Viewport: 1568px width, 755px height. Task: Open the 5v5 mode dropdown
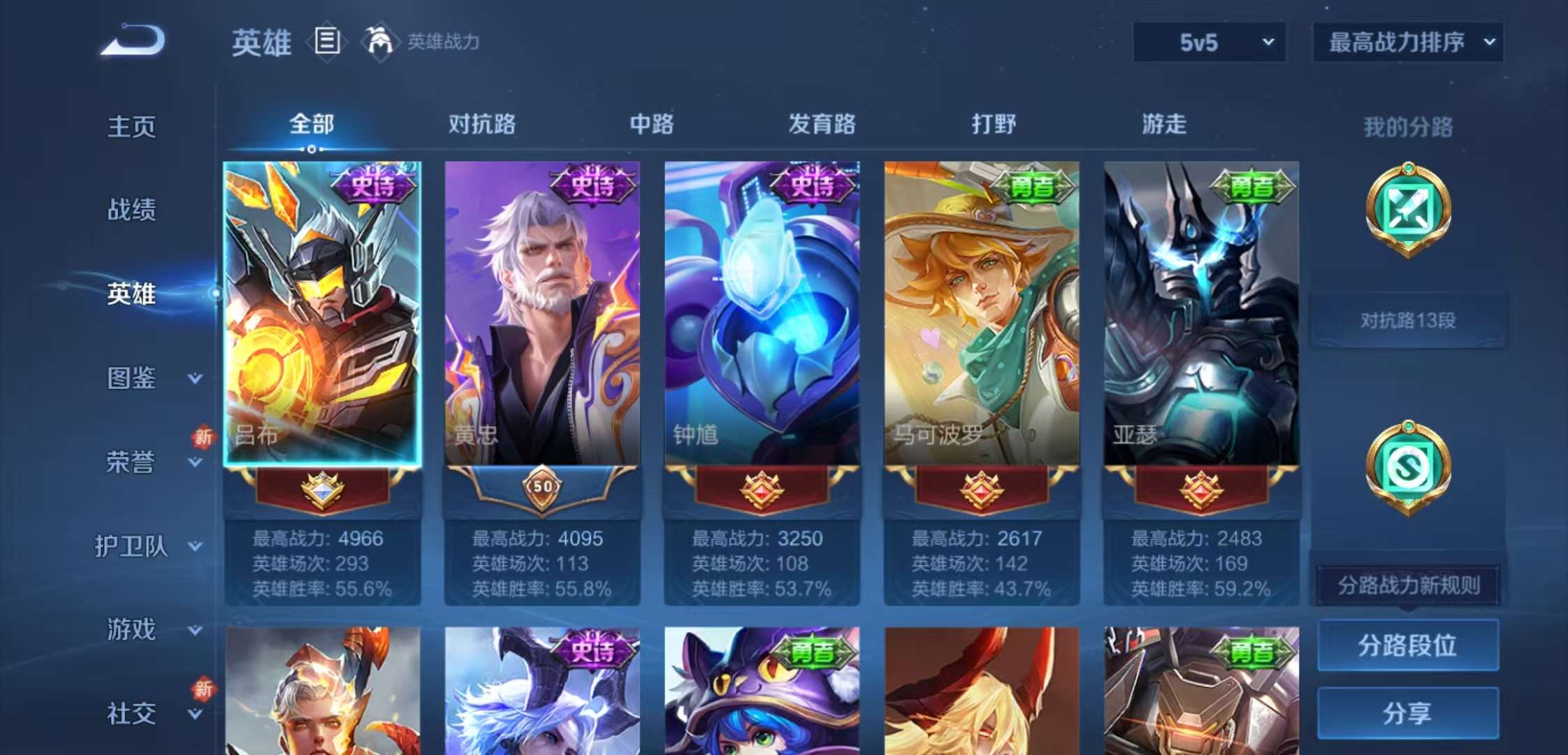pos(1209,43)
